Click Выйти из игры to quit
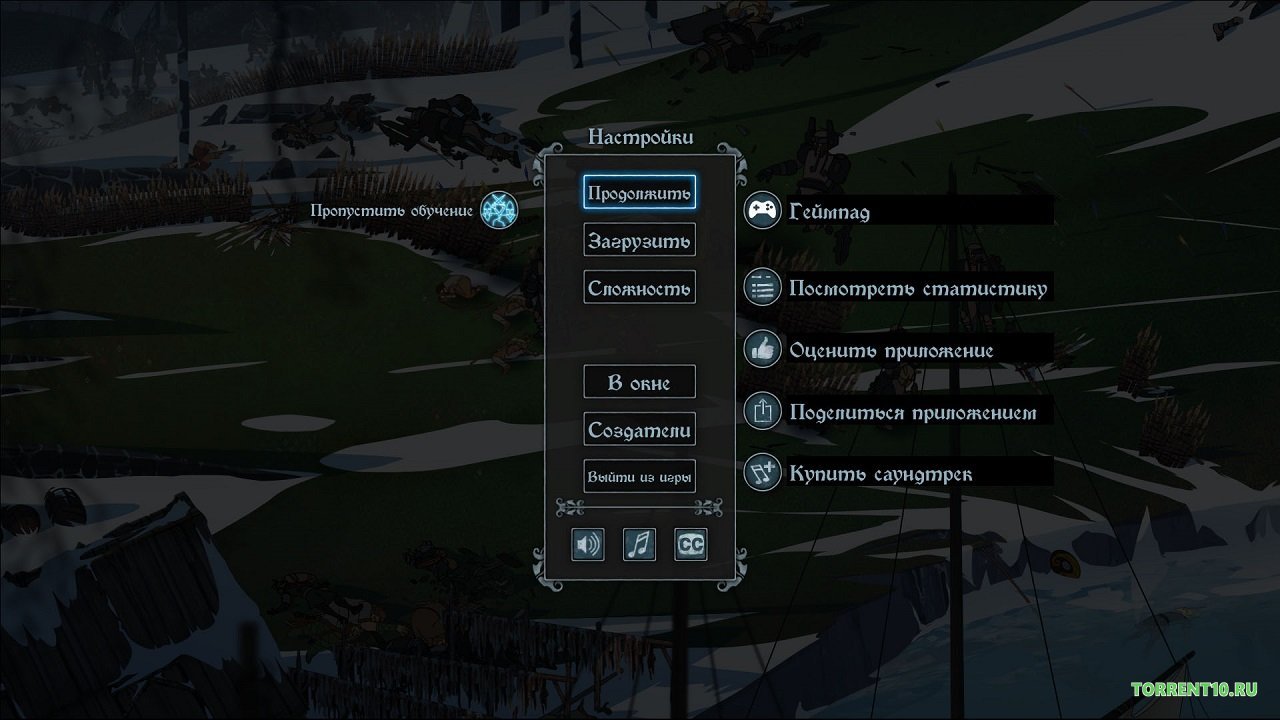Image resolution: width=1280 pixels, height=720 pixels. (x=640, y=475)
